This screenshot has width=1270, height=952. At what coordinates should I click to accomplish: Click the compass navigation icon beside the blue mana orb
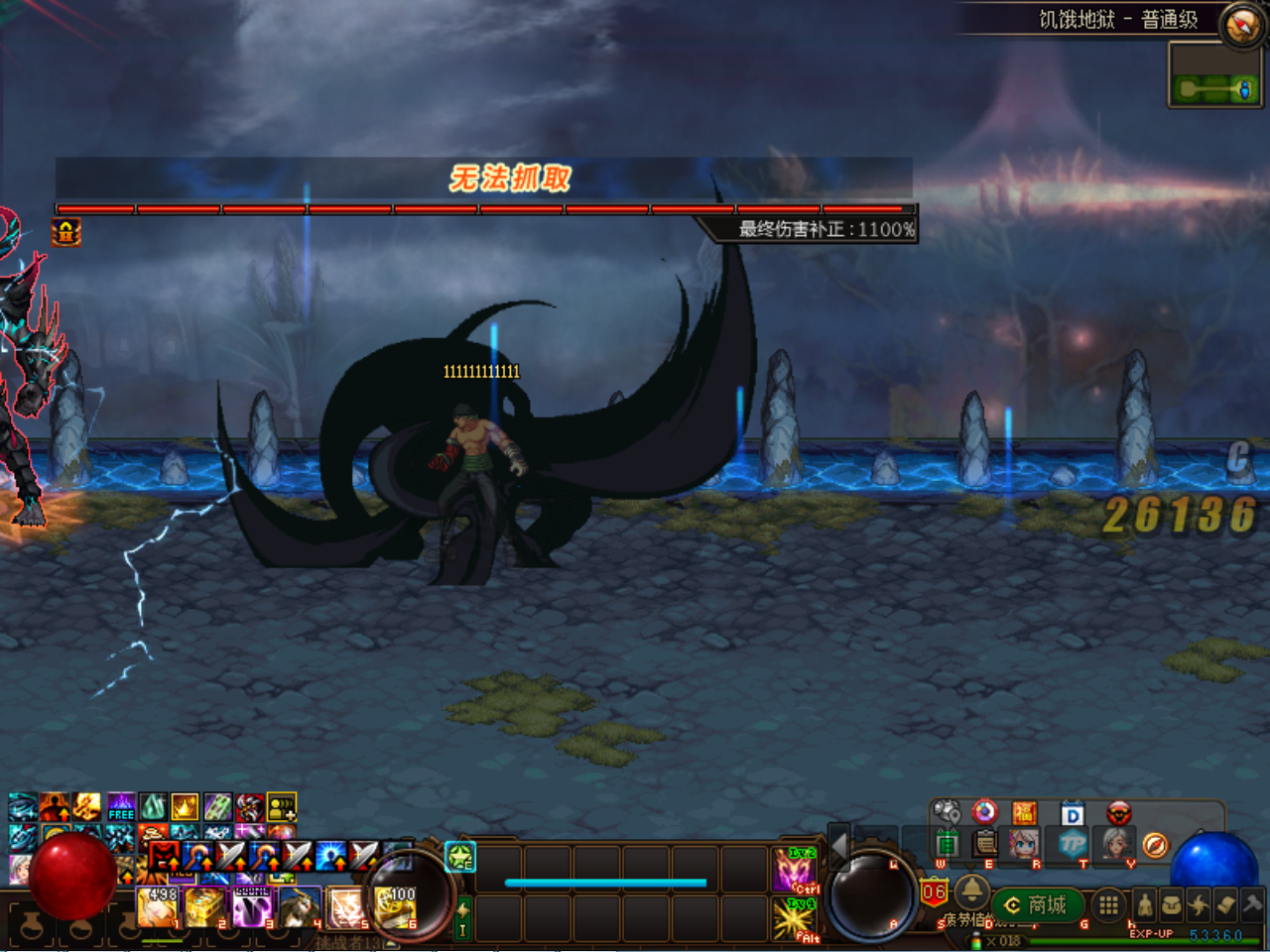1156,845
